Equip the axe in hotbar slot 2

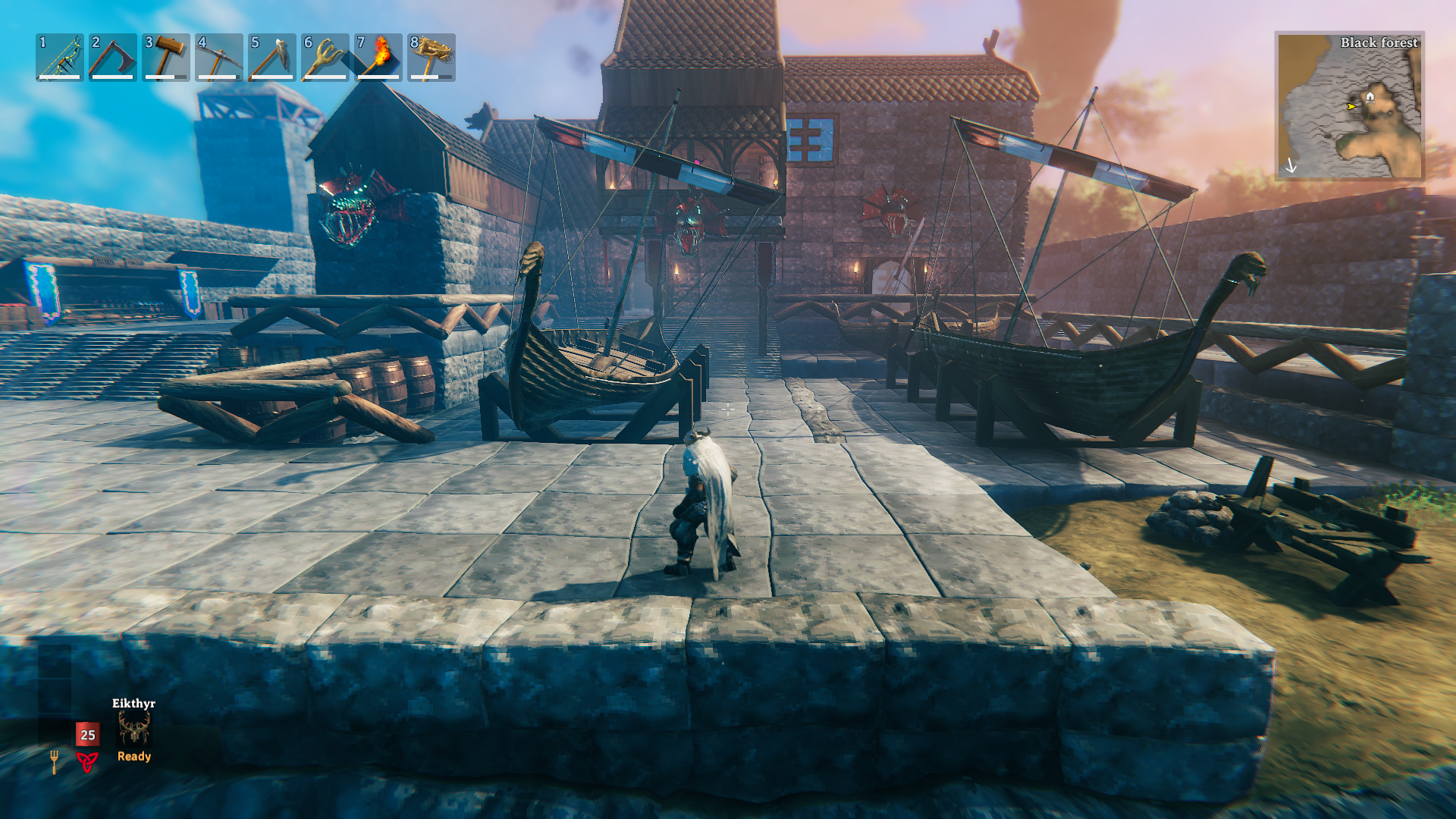[113, 57]
